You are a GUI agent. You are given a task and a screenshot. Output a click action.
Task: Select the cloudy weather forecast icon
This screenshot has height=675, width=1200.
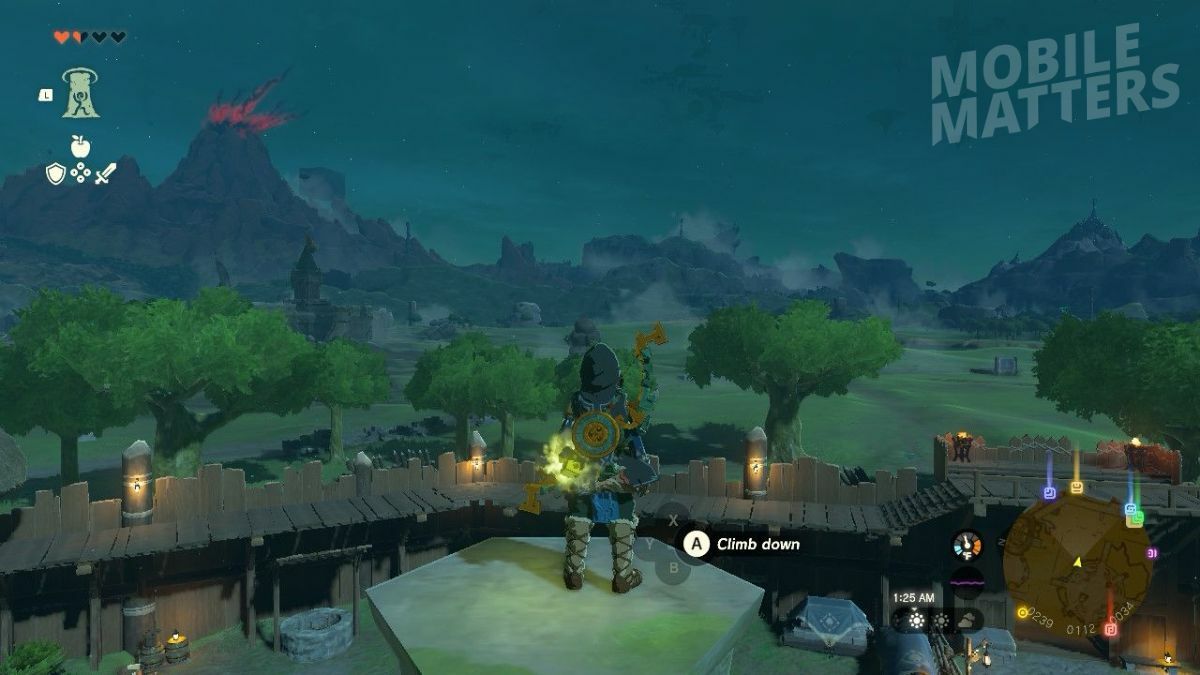(967, 620)
